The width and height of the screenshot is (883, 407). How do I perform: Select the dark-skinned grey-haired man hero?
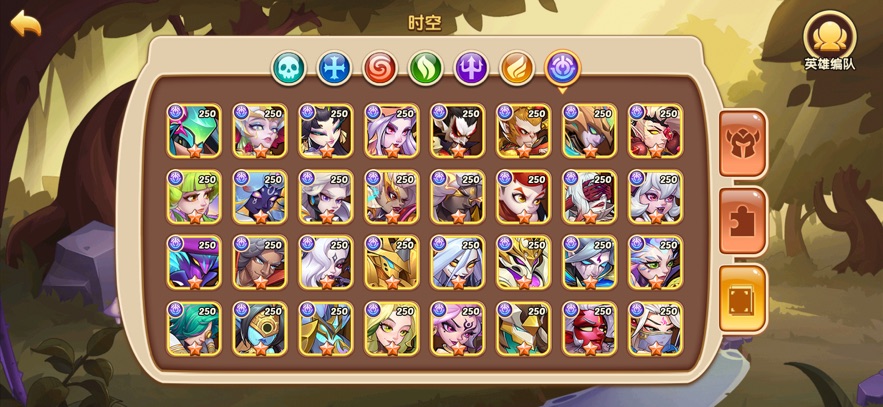(260, 263)
